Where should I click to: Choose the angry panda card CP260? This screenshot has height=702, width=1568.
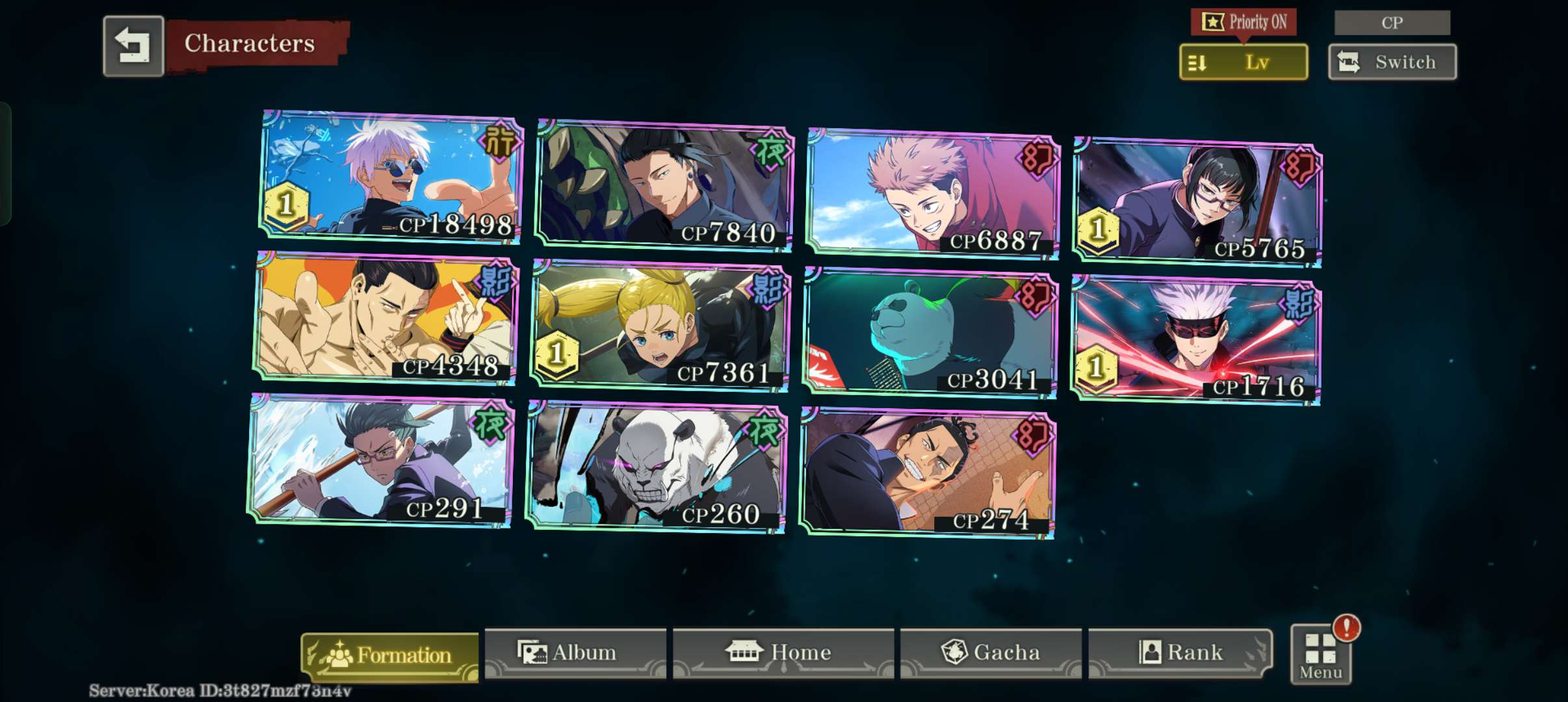coord(656,467)
